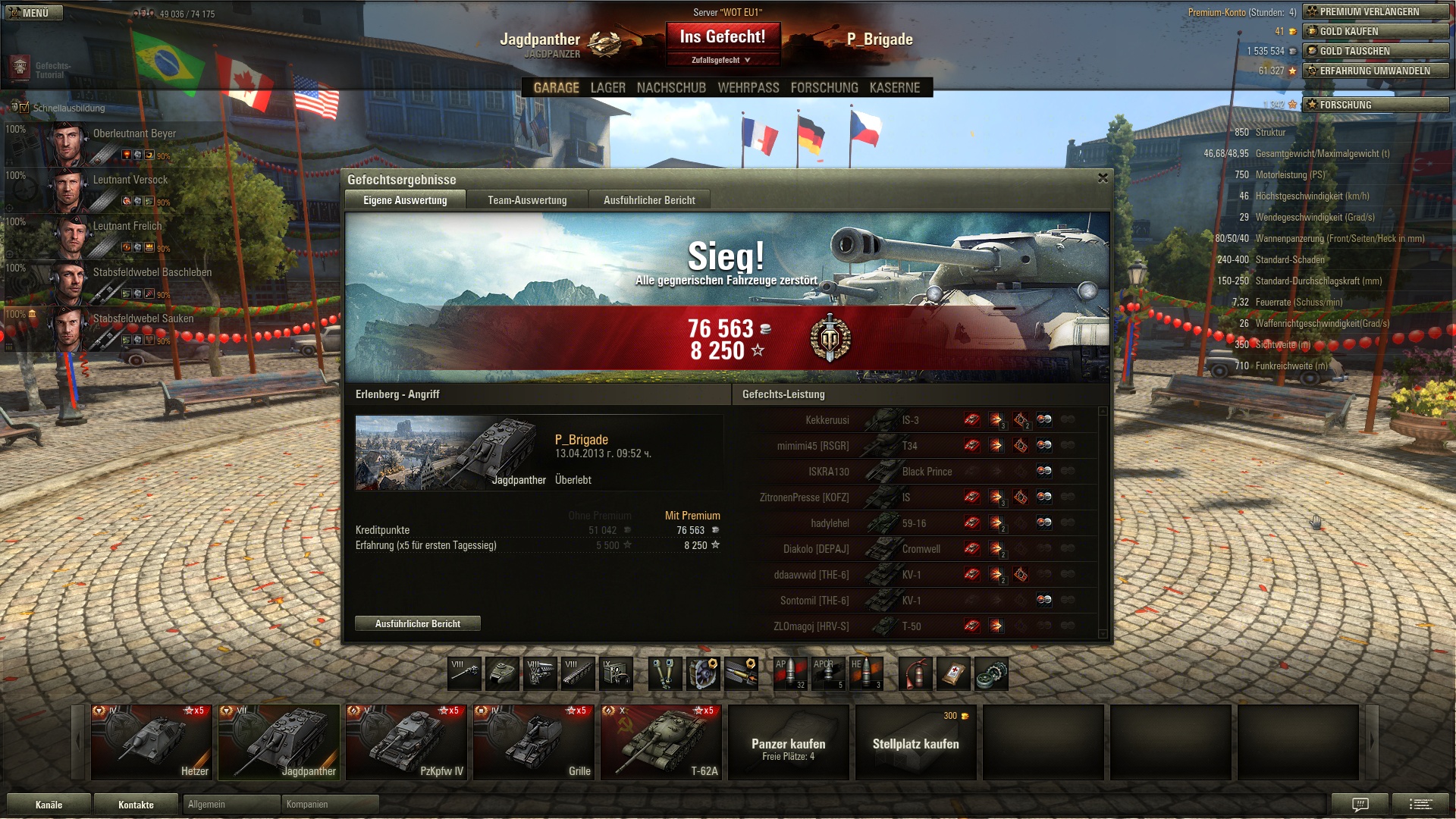Open the Ausführlicher Bericht tab
Image resolution: width=1456 pixels, height=819 pixels.
pos(649,200)
